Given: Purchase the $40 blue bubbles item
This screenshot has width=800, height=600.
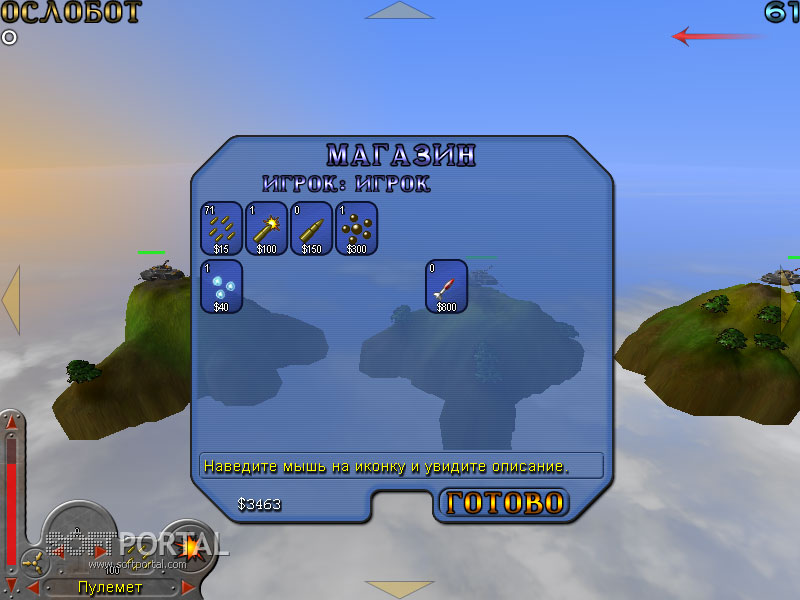Looking at the screenshot, I should tap(221, 286).
